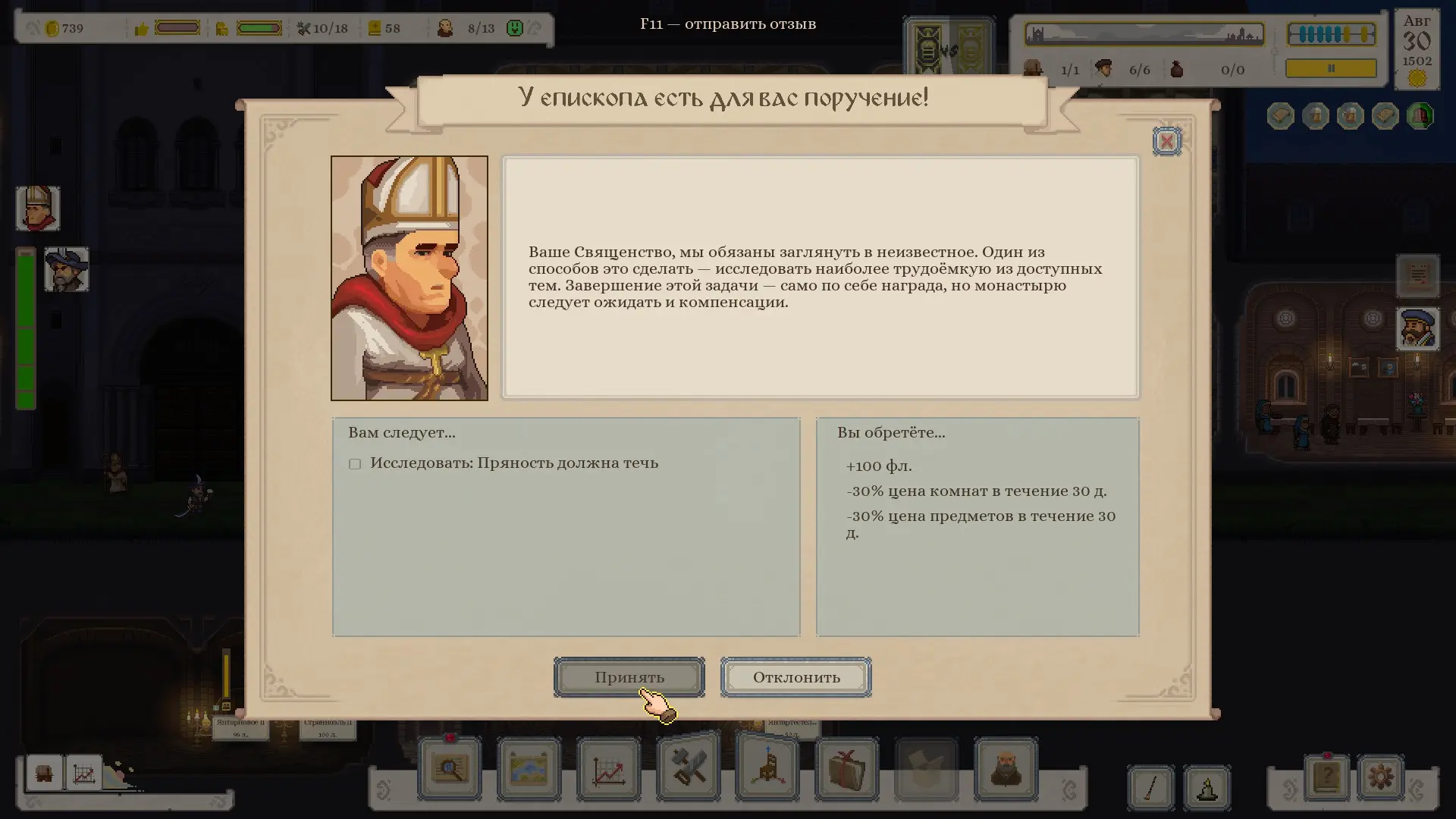Screen dimensions: 1456x819
Task: Select the bishop portrait on the left
Action: point(37,209)
